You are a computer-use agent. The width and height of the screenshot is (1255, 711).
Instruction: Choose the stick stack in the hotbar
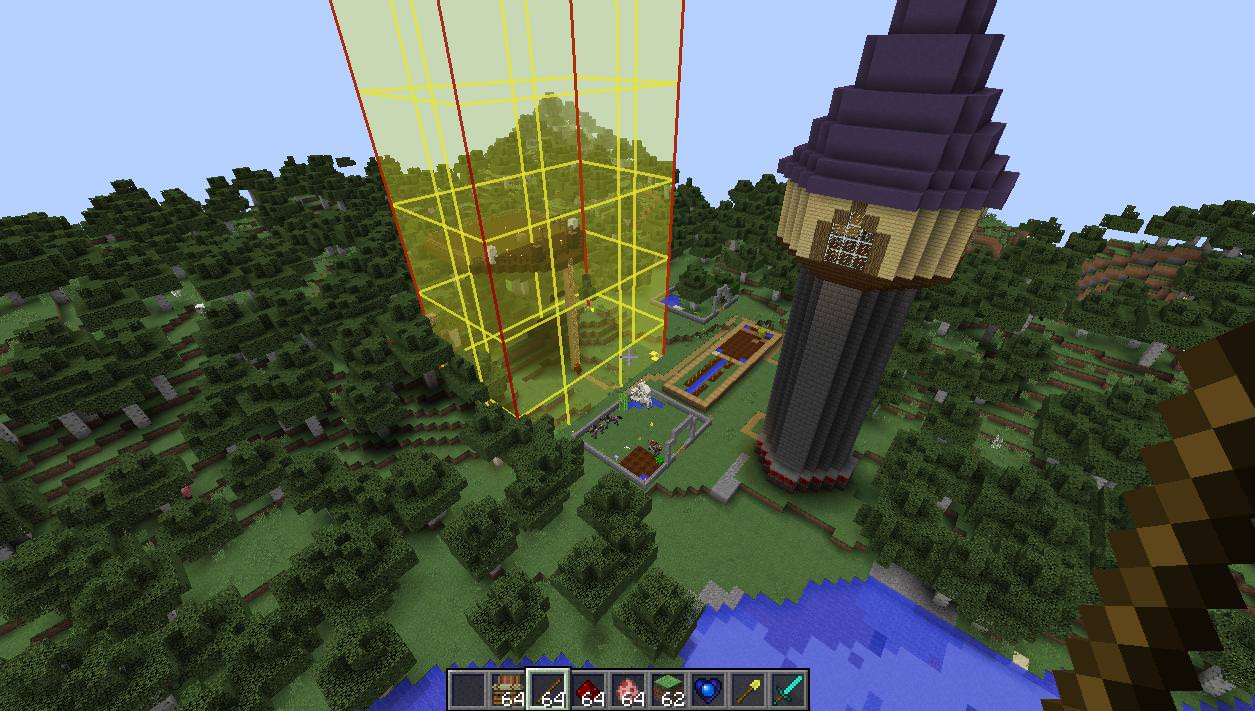tap(548, 690)
